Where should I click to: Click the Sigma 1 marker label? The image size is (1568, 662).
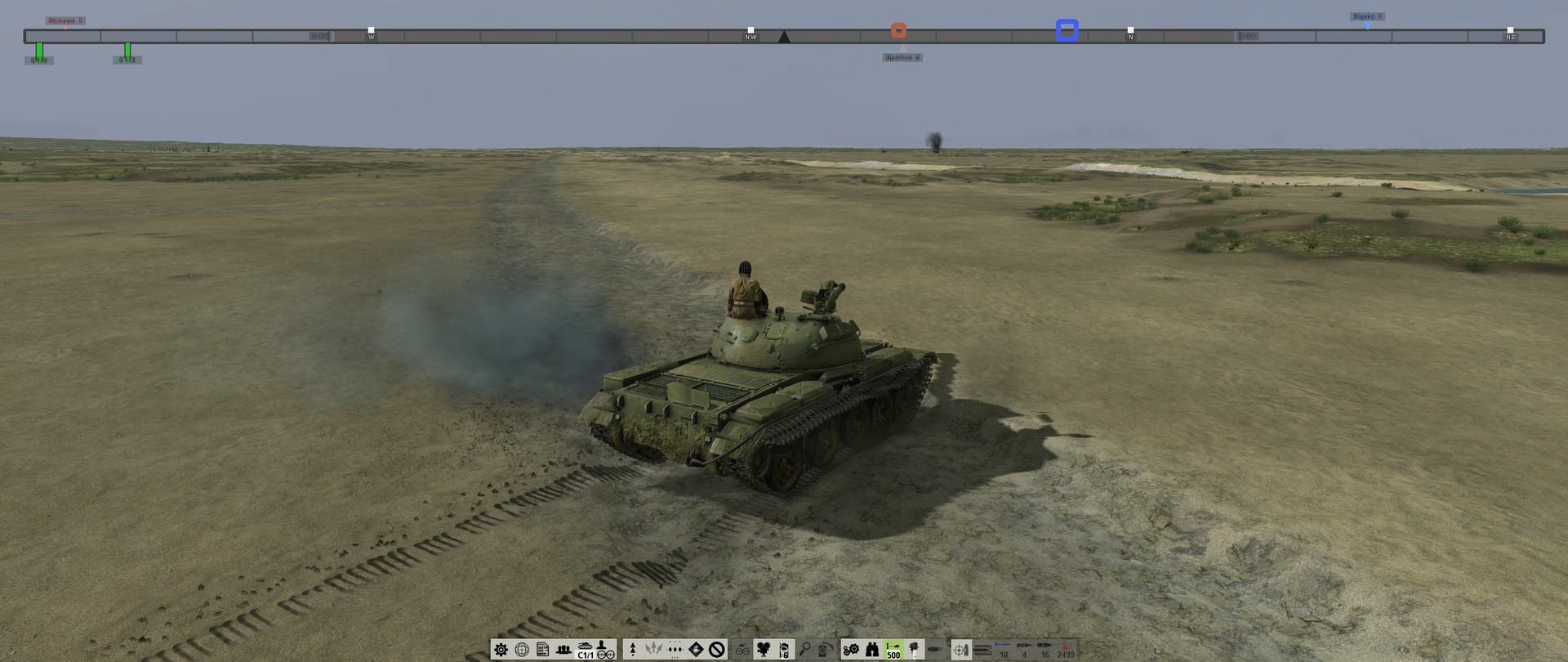click(x=1366, y=15)
